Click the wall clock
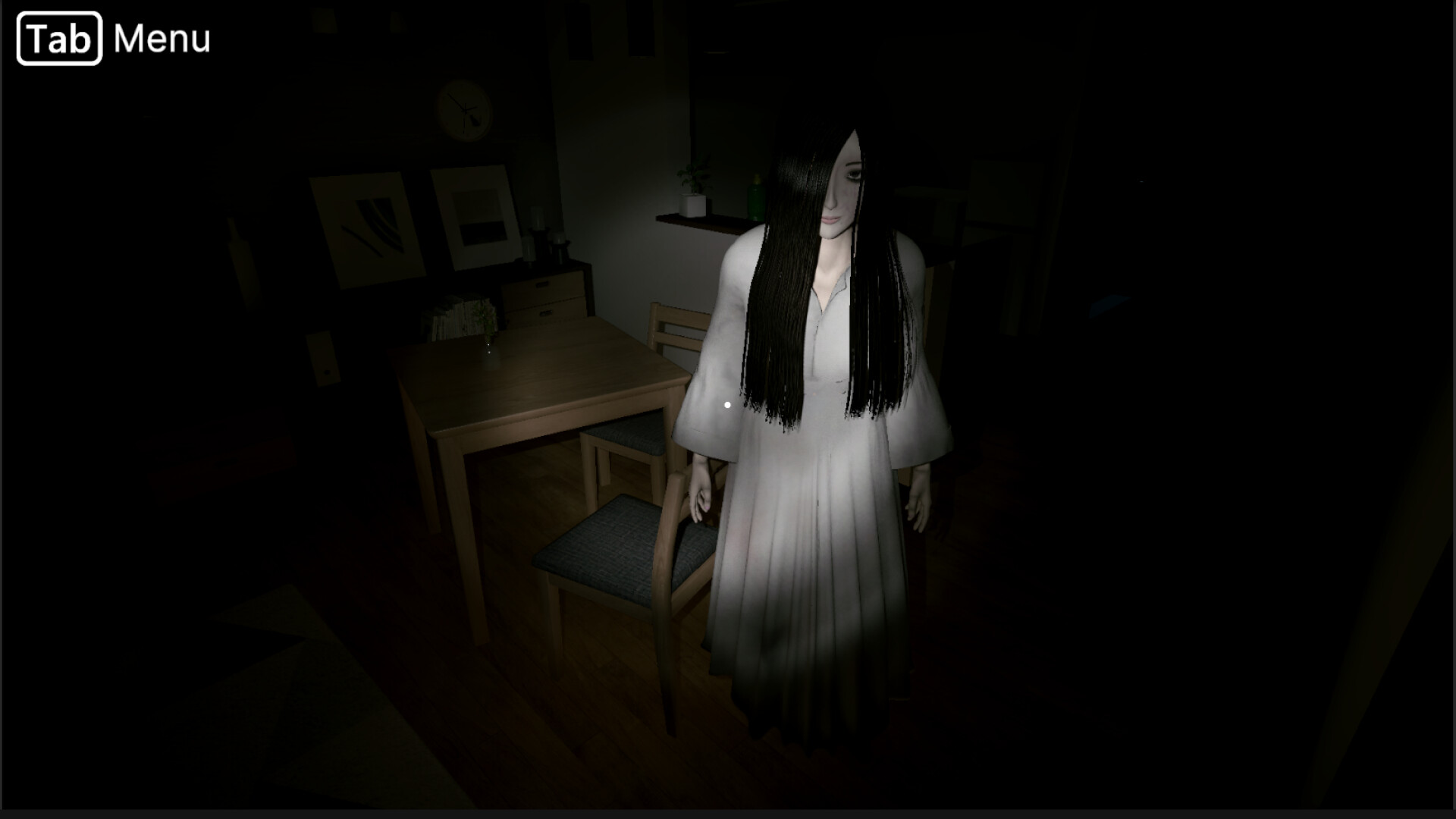1456x819 pixels. (x=465, y=108)
